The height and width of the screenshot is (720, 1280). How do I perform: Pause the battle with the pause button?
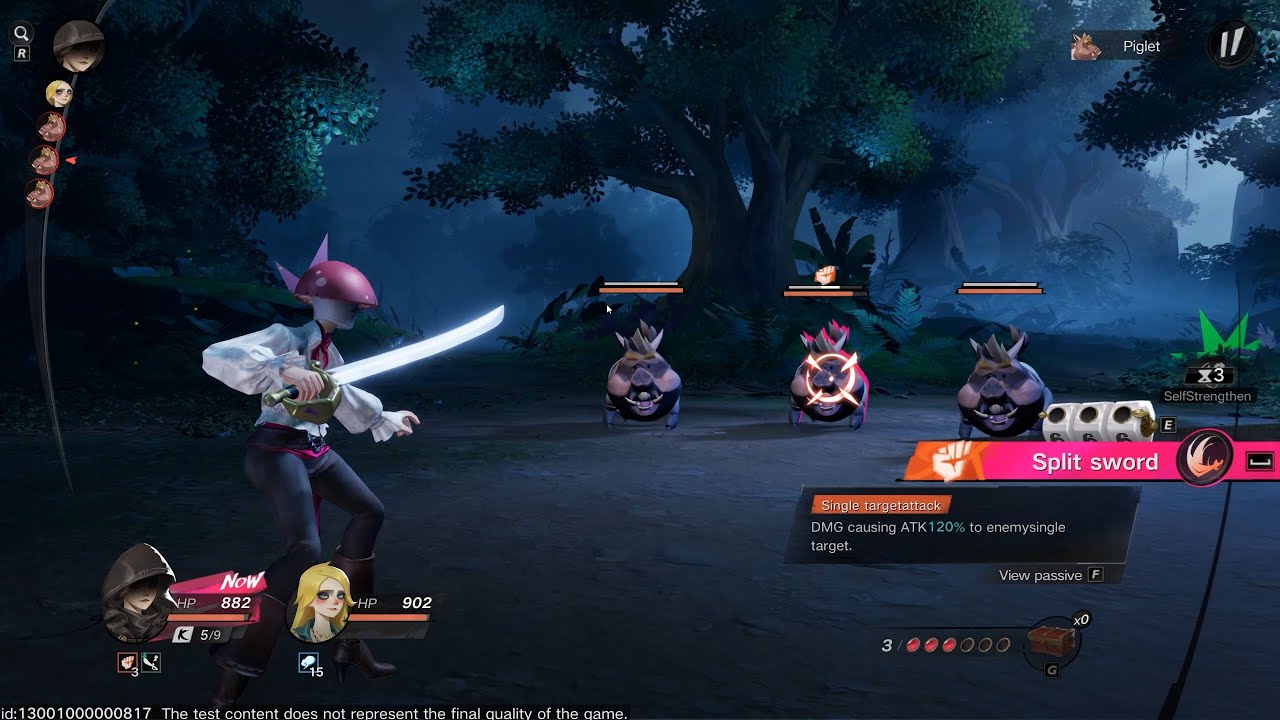coord(1230,44)
